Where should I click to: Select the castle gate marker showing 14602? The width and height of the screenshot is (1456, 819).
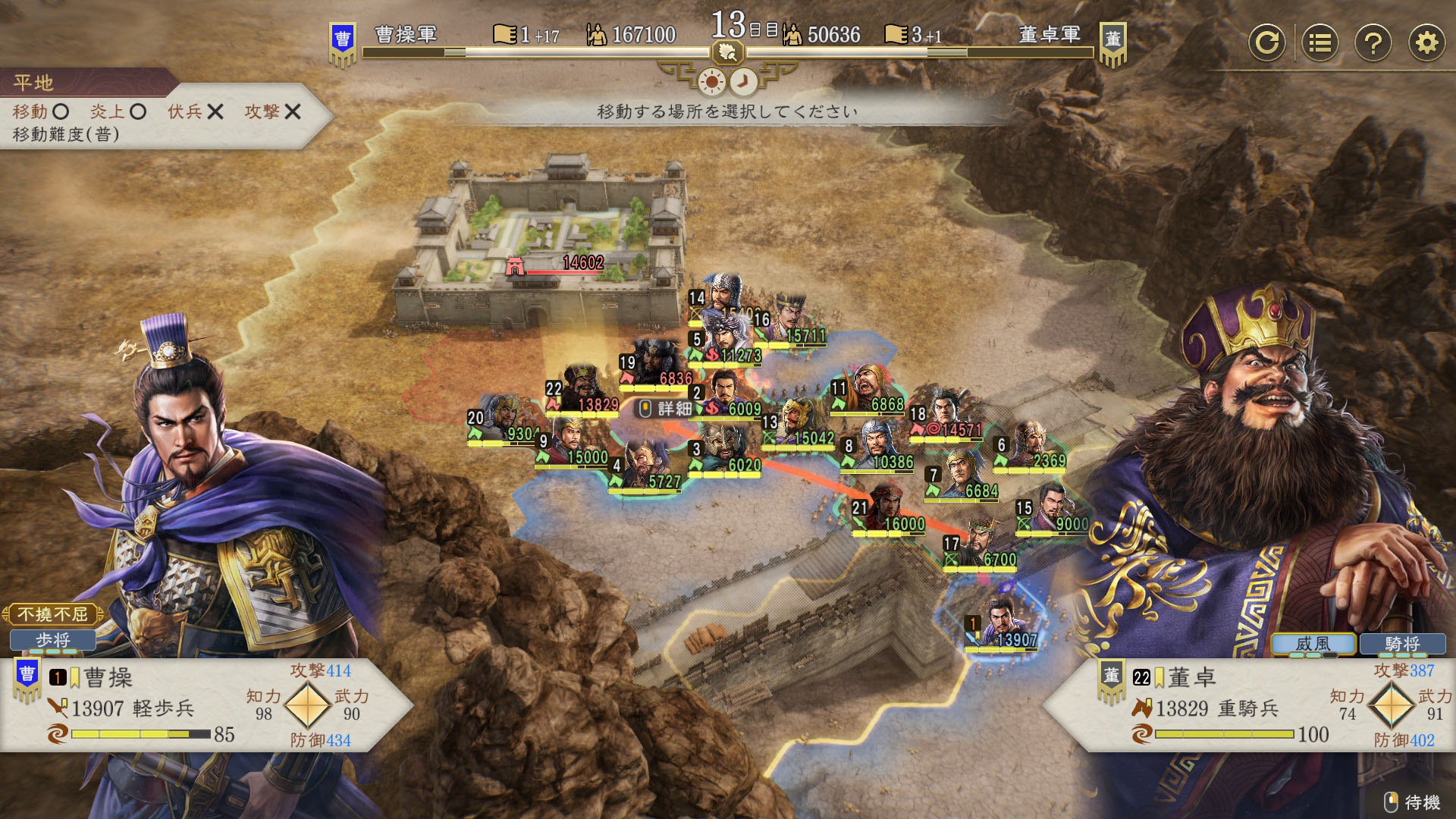pos(516,265)
